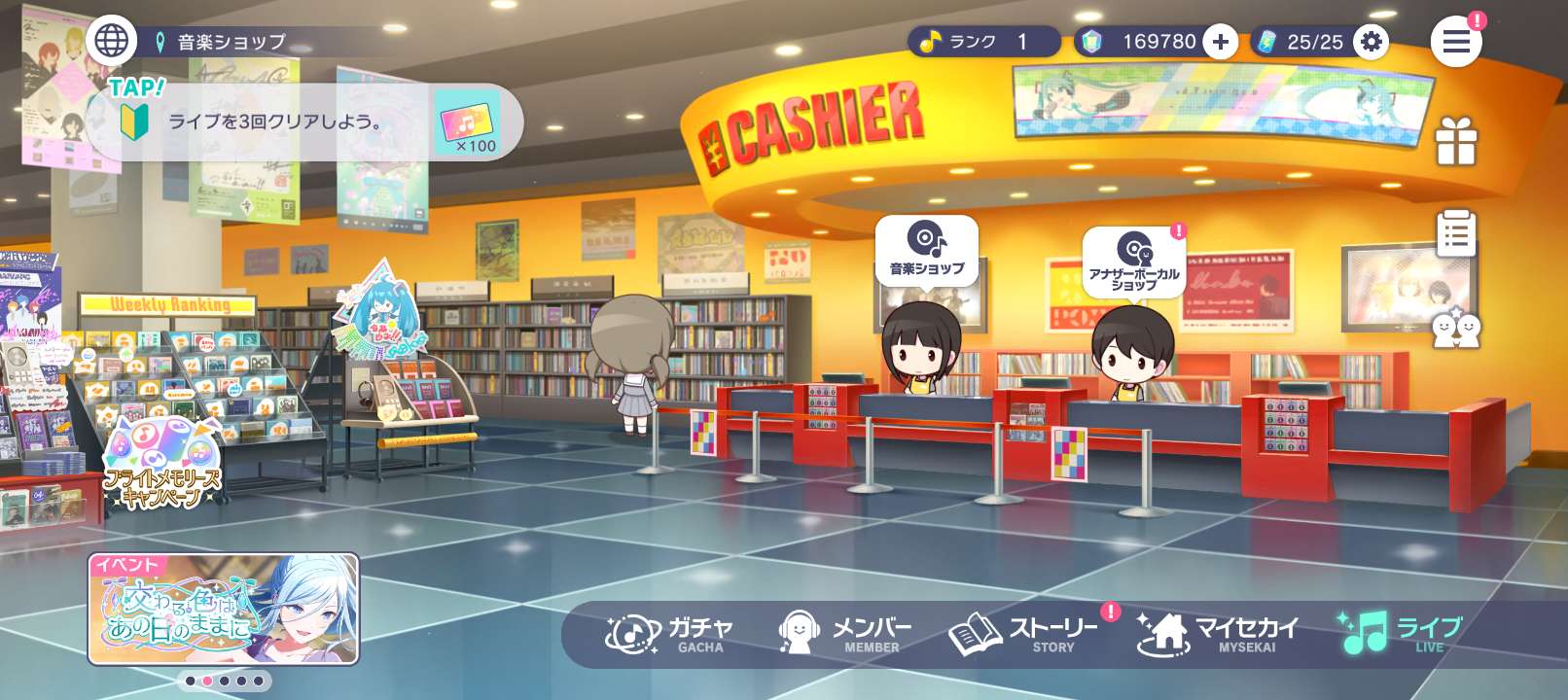Open the friends icon with two faces

click(1455, 329)
